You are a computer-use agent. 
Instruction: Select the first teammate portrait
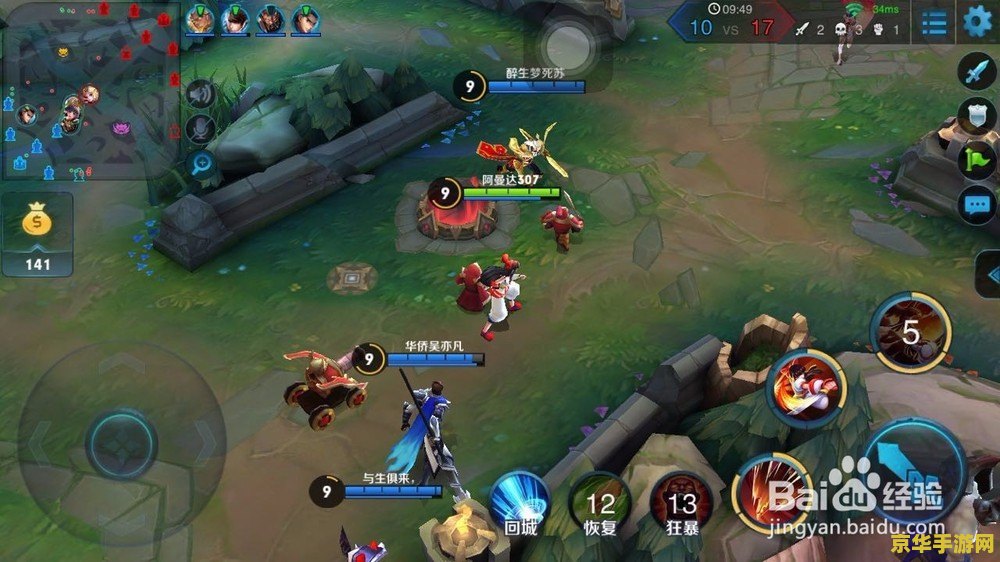point(200,19)
